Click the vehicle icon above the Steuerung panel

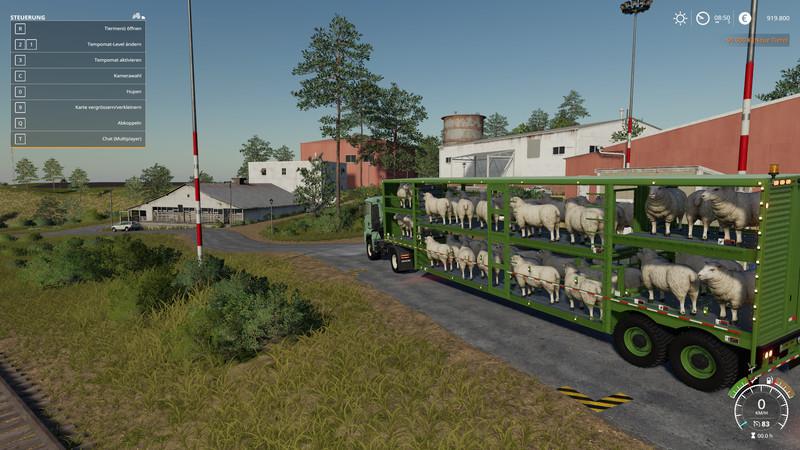click(x=138, y=16)
